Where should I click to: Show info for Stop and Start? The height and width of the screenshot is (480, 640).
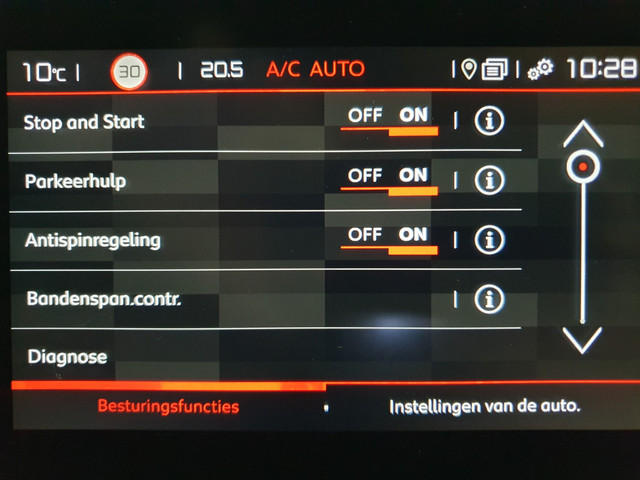coord(489,121)
